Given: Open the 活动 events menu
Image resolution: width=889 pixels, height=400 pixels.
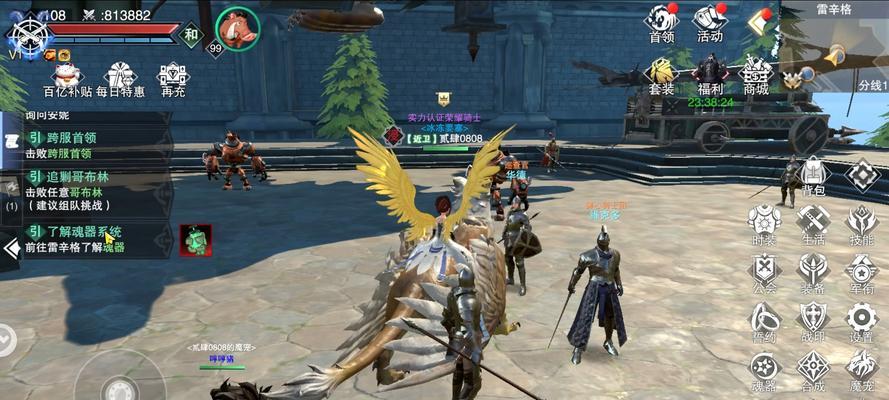Looking at the screenshot, I should 709,22.
